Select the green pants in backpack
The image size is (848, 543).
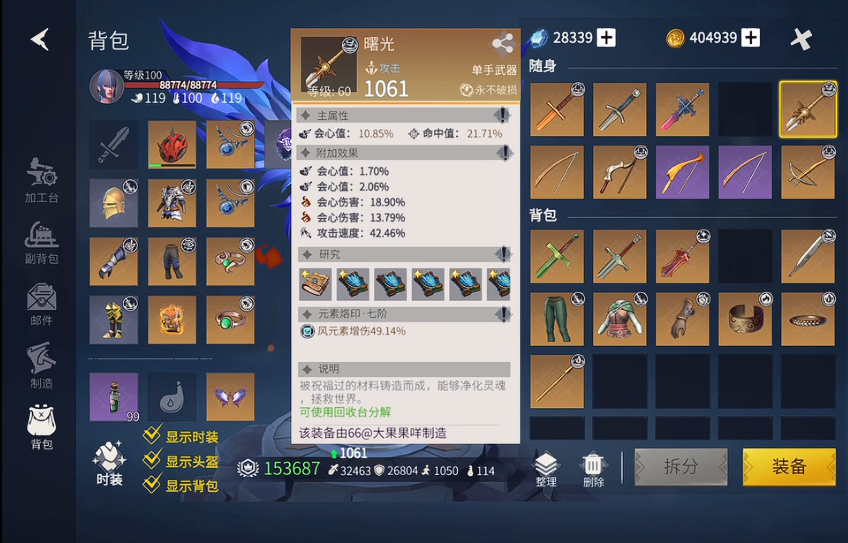556,319
